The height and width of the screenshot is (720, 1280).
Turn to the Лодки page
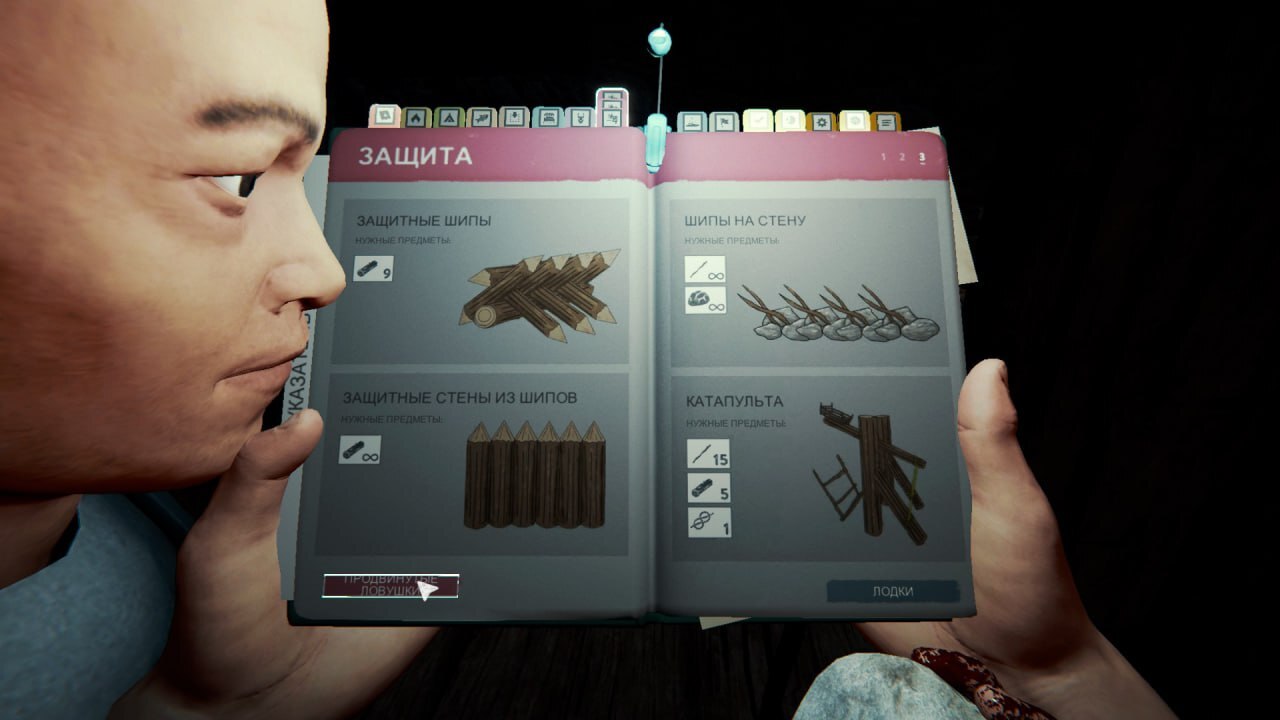coord(892,591)
